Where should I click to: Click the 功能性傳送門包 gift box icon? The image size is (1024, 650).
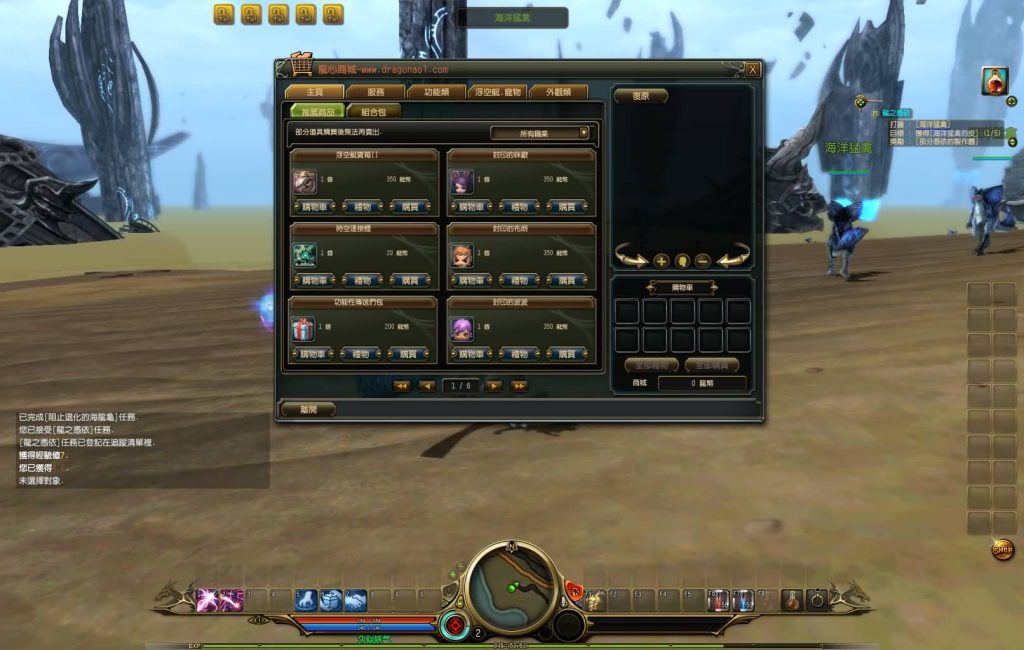304,329
